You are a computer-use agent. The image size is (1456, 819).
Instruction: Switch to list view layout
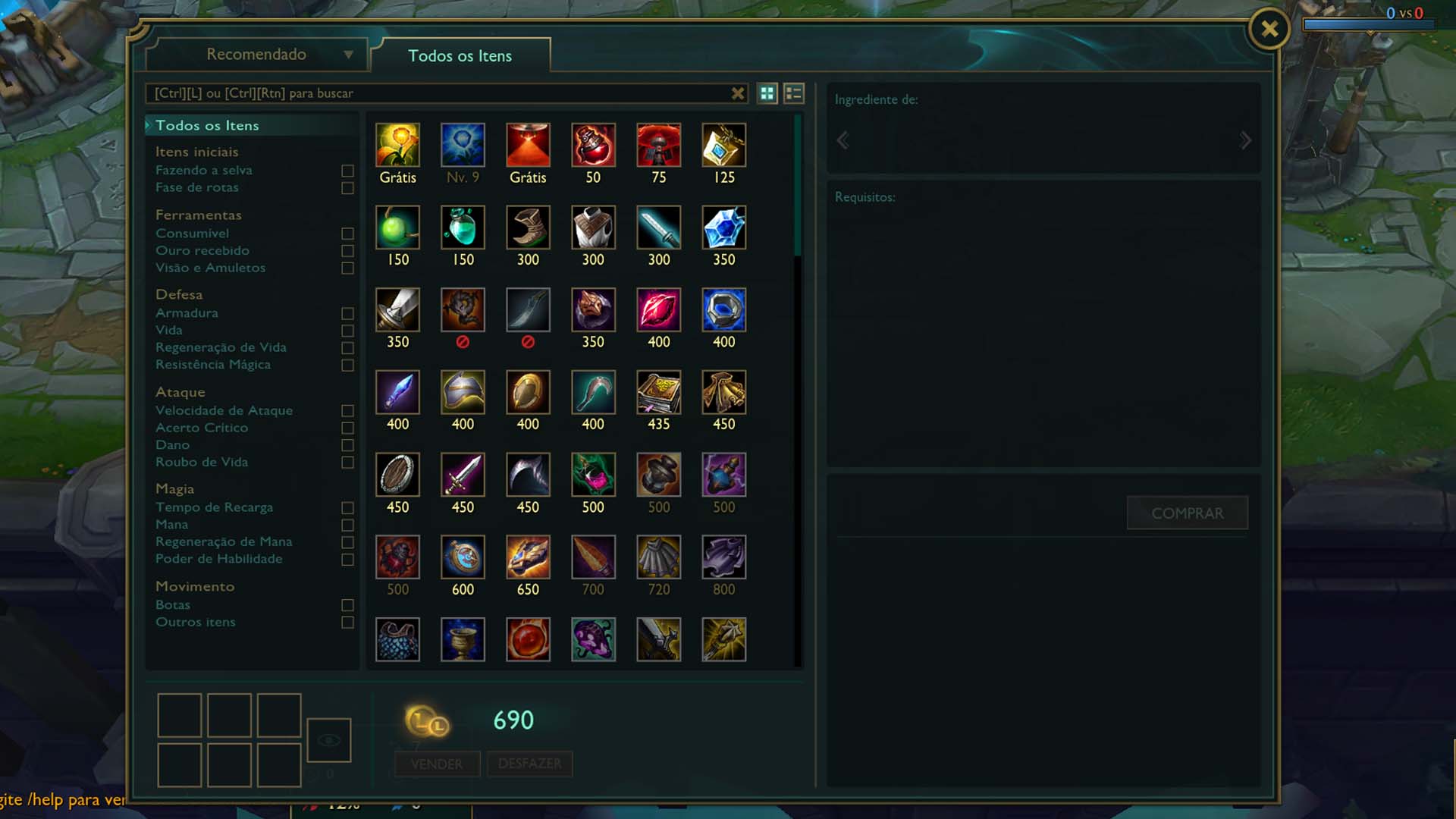pos(793,93)
